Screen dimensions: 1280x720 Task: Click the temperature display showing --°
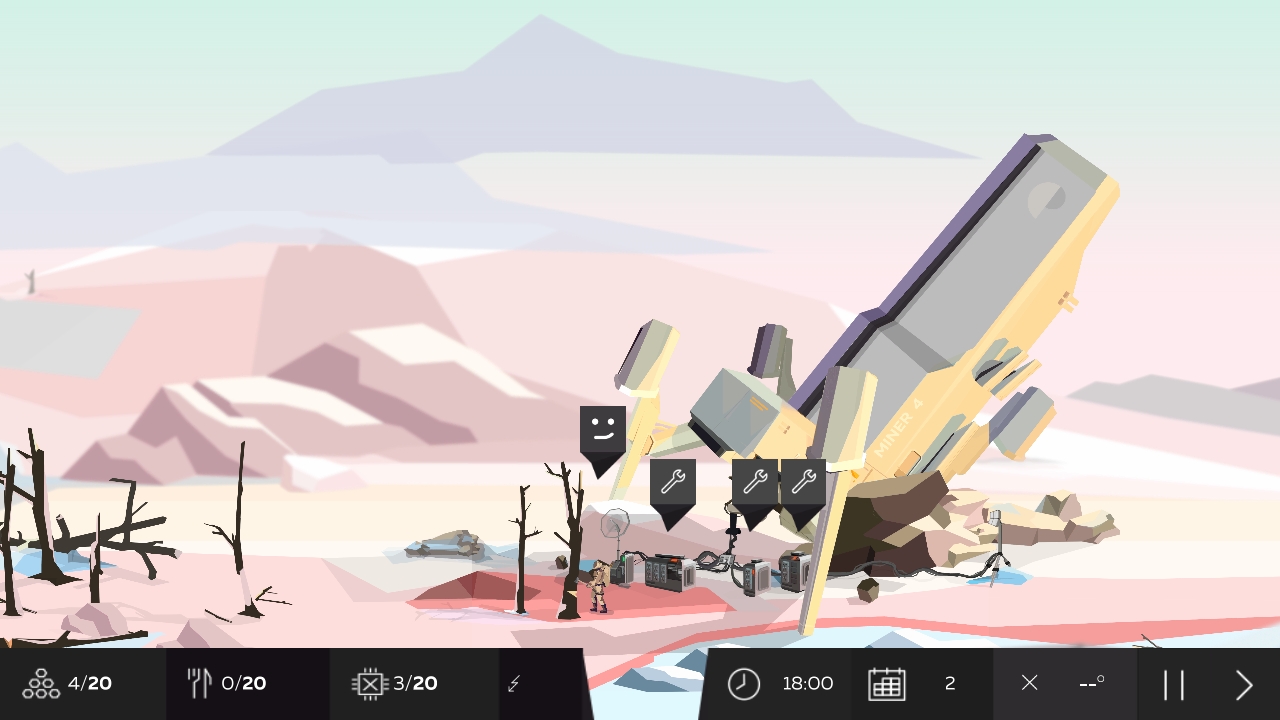[x=1092, y=683]
